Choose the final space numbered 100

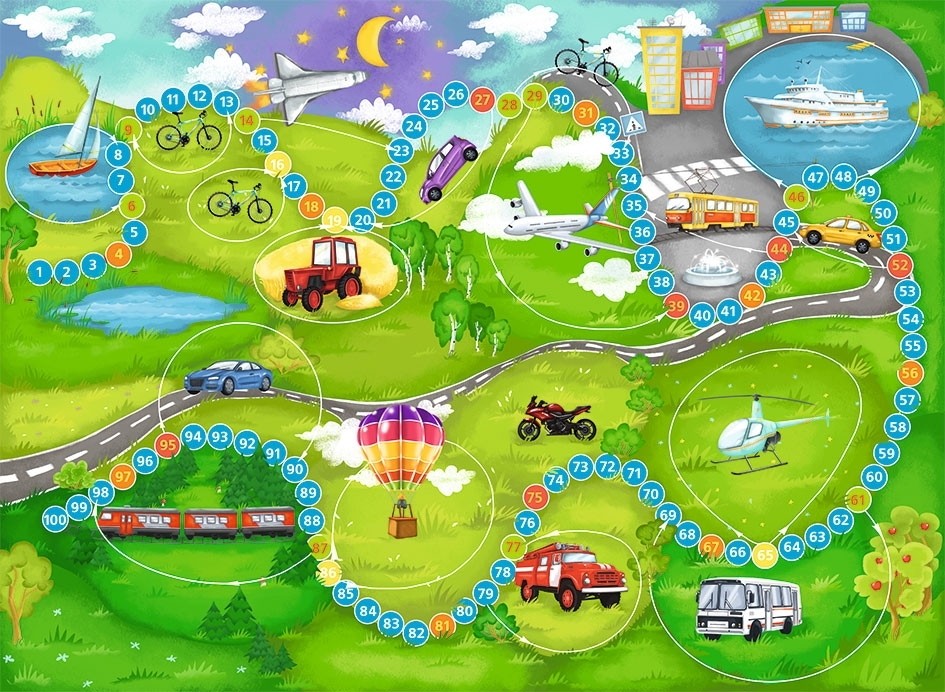(56, 520)
